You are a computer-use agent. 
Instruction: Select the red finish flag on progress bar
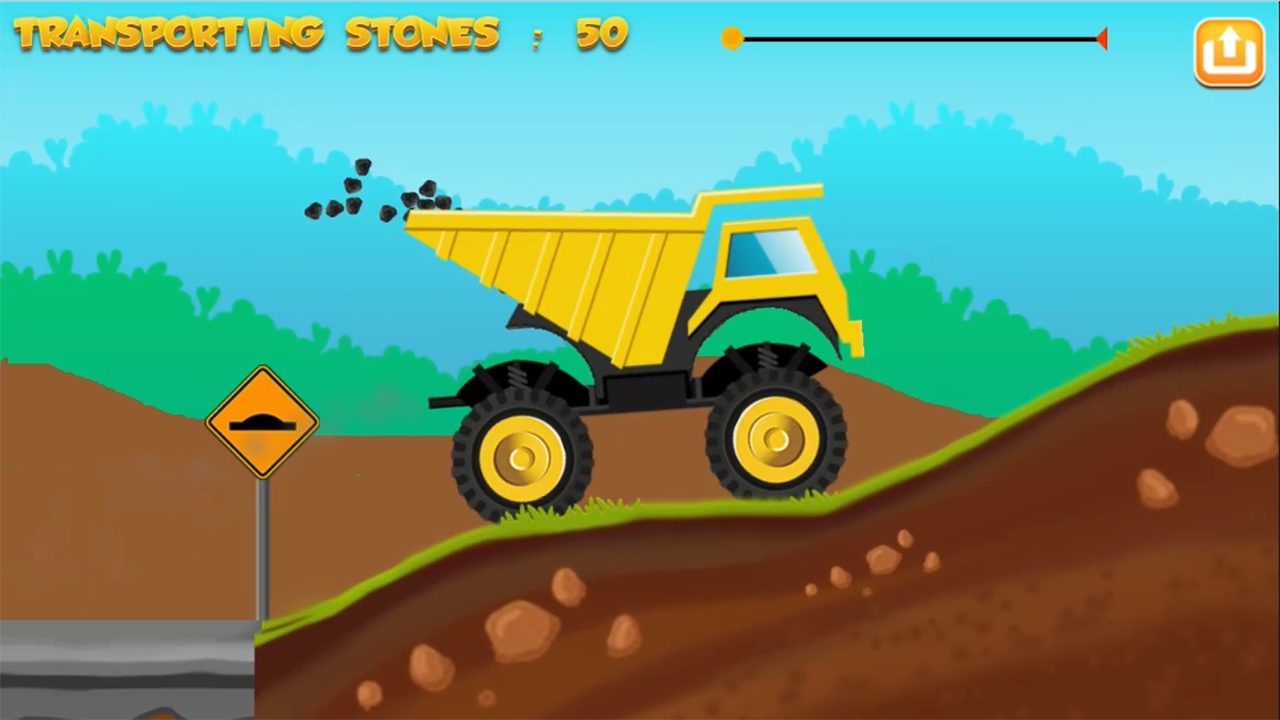click(1102, 38)
